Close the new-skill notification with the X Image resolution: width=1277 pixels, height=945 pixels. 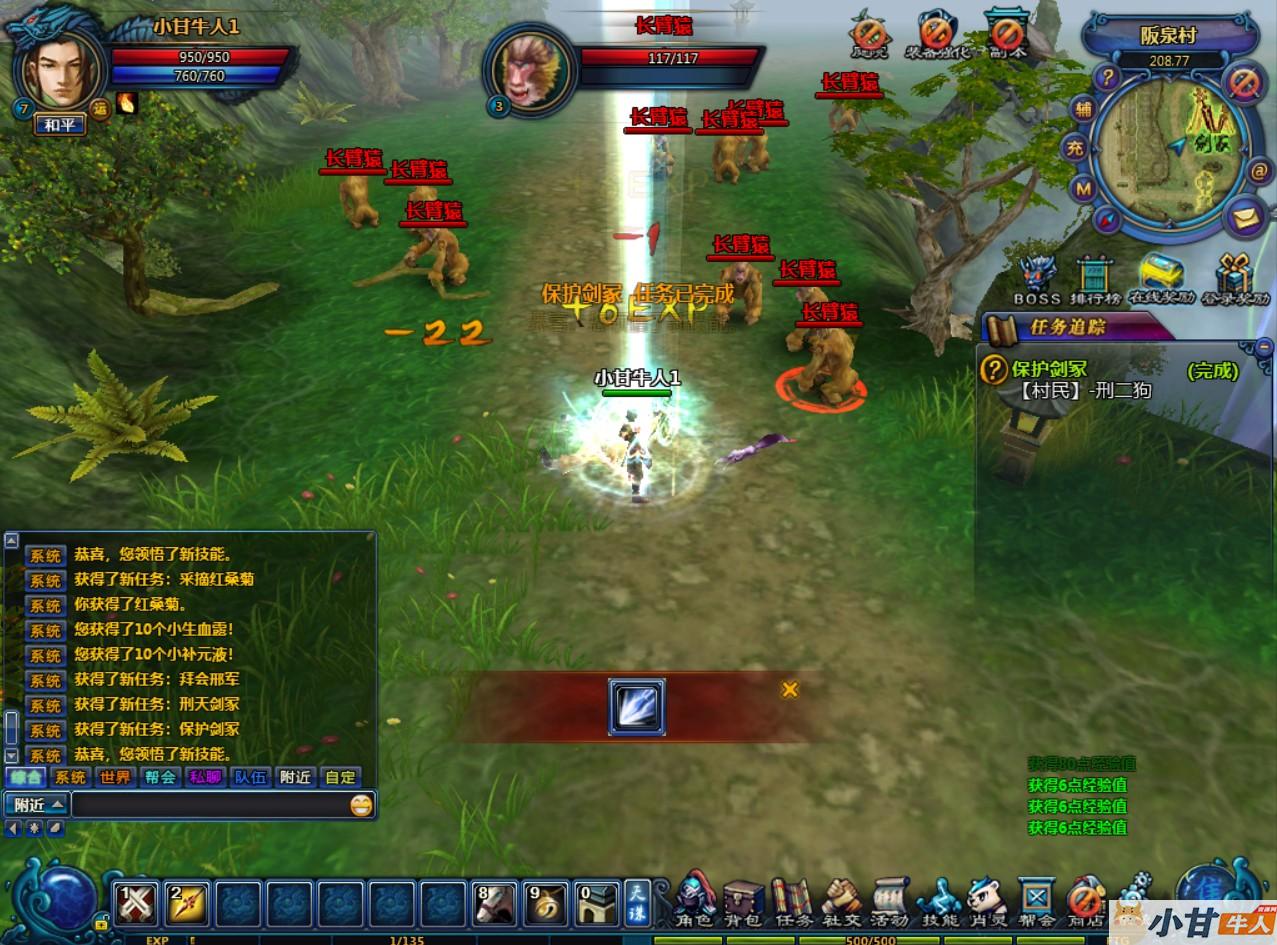click(x=790, y=689)
